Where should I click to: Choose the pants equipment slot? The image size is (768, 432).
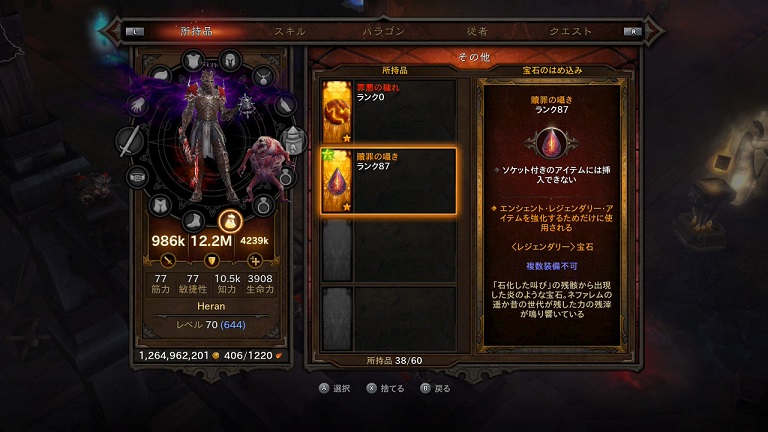pos(161,206)
